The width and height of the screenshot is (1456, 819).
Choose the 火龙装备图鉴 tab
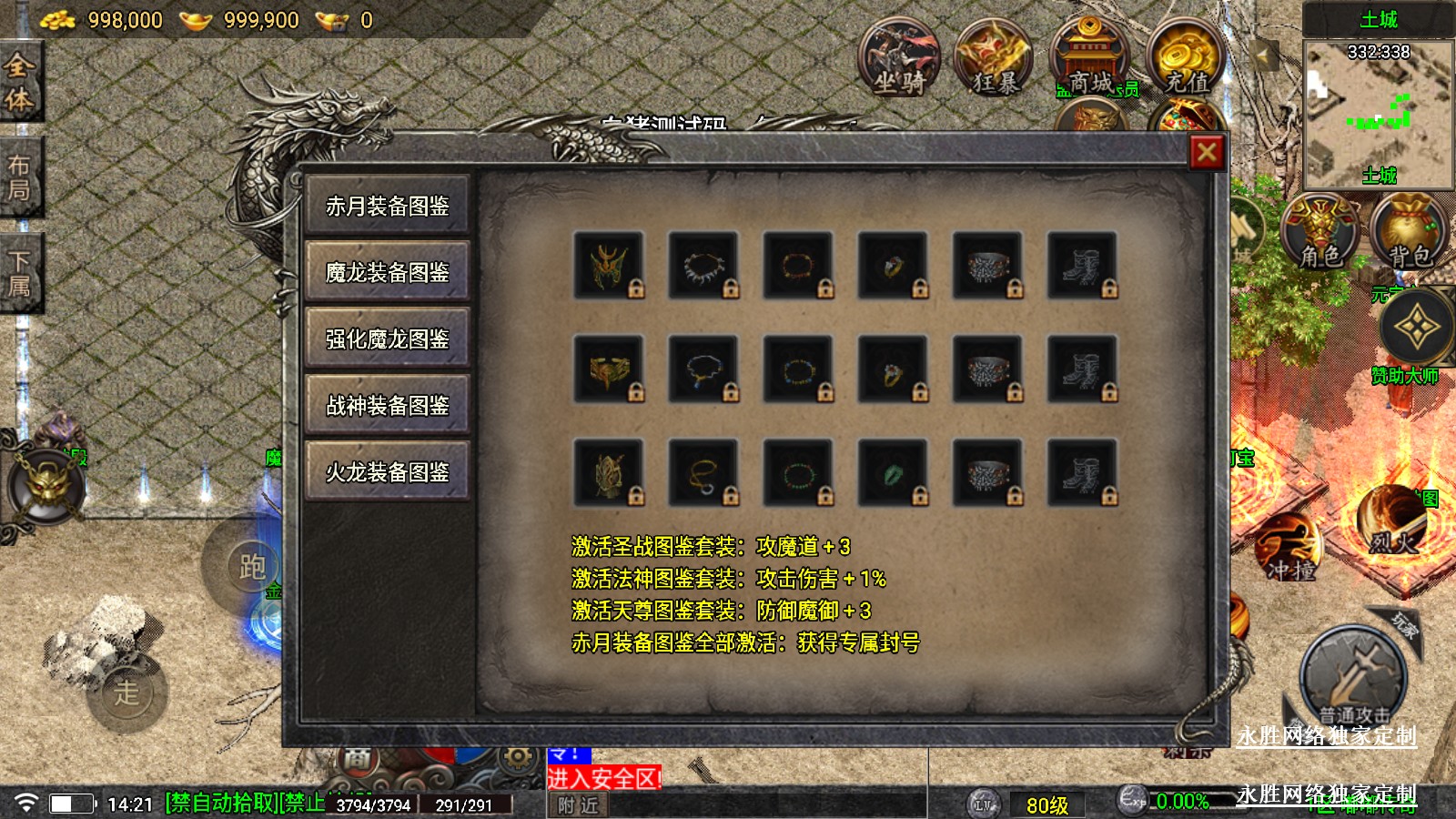pos(388,472)
